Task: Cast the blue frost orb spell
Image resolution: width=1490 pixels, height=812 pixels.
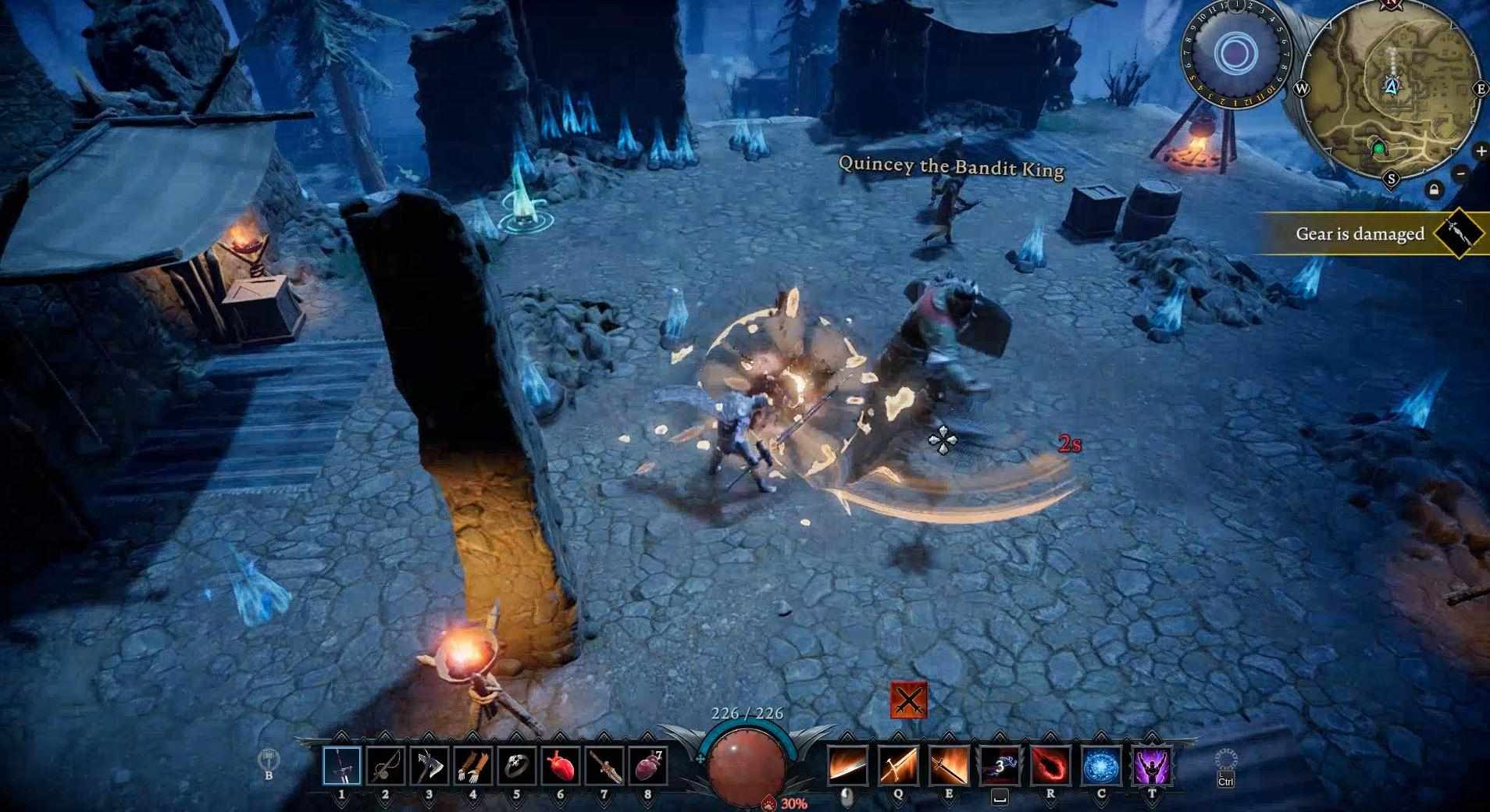Action: point(1101,766)
